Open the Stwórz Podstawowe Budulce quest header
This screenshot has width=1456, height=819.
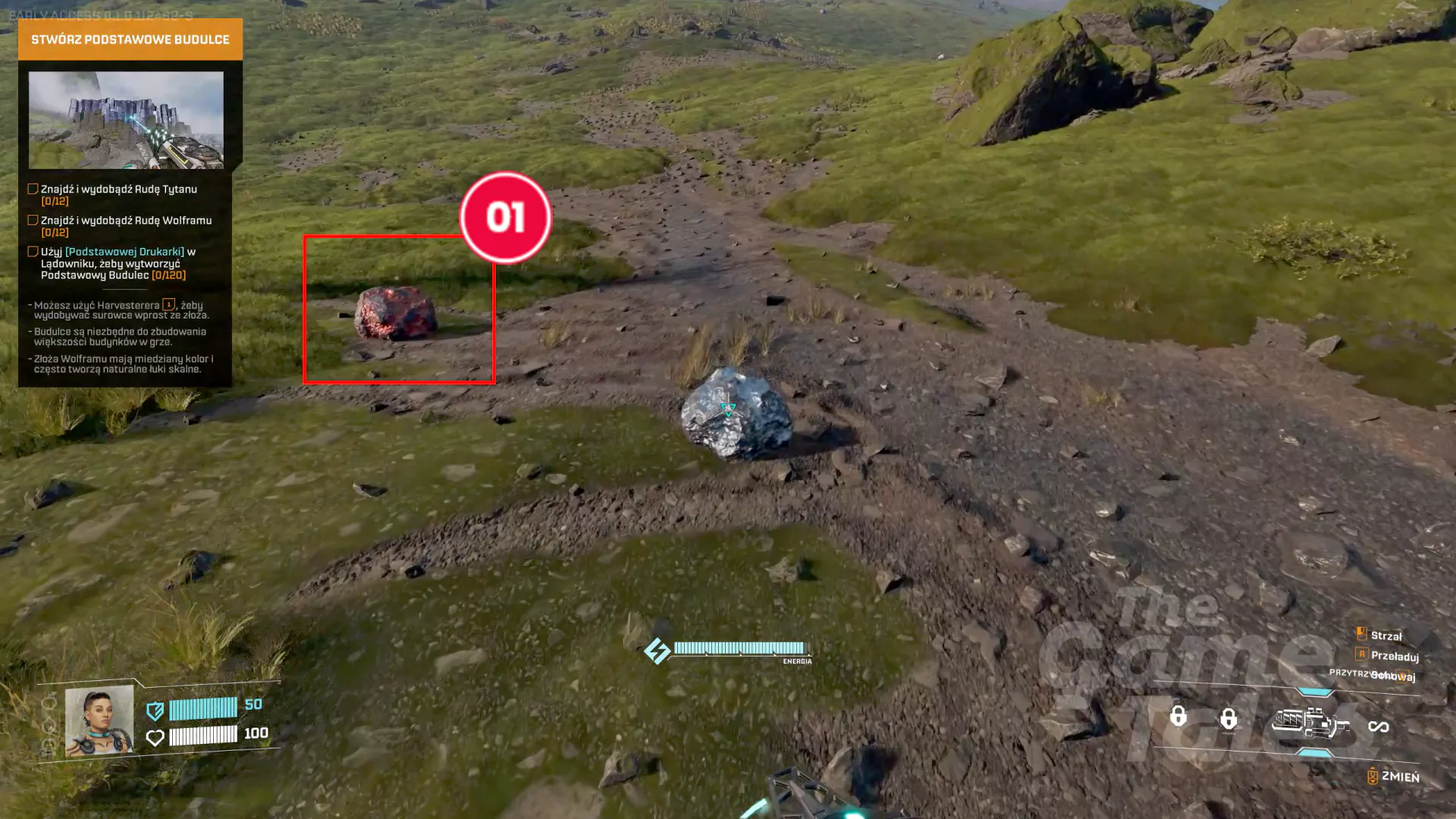point(130,39)
